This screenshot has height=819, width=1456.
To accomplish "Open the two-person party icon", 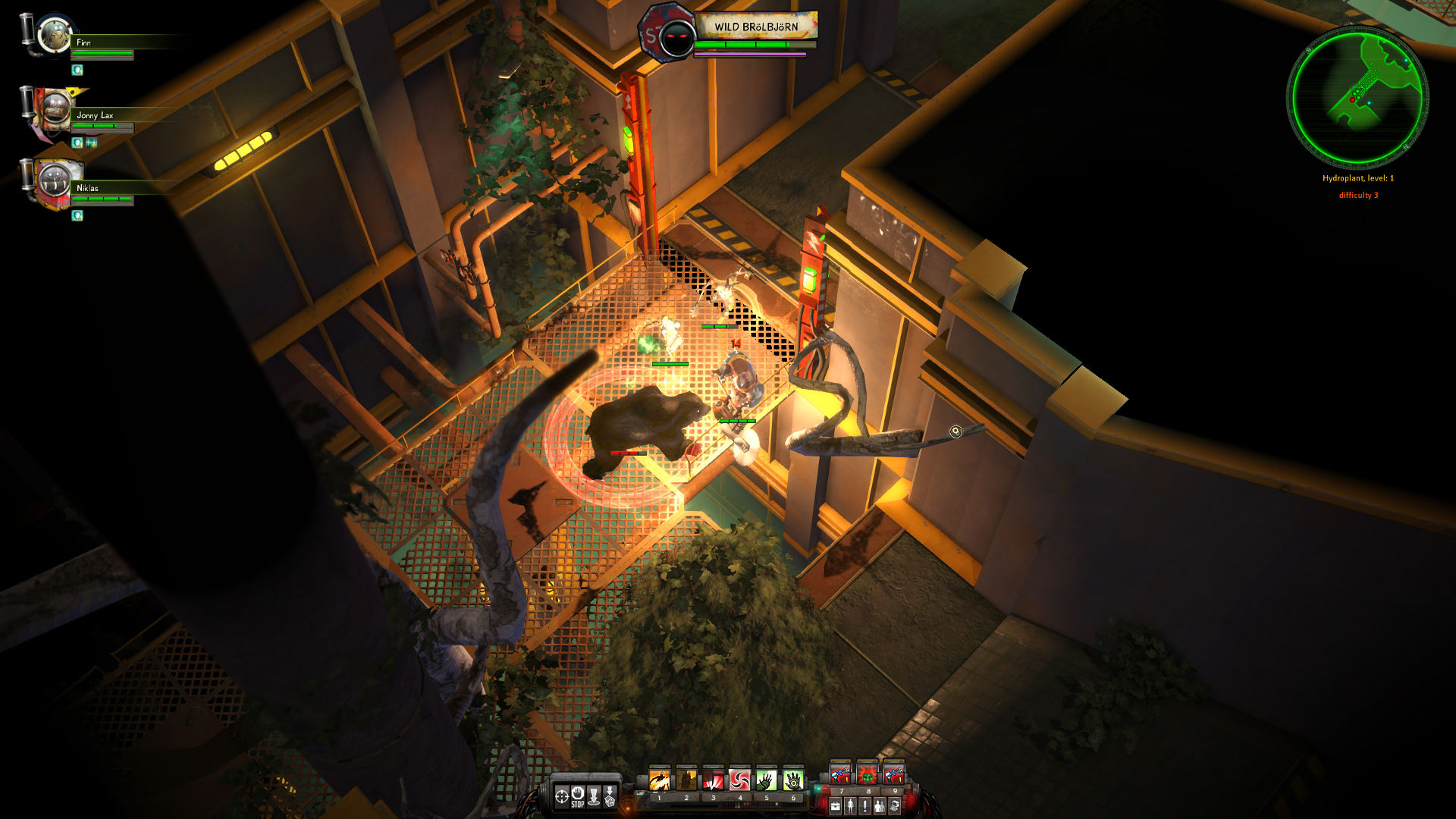I will pyautogui.click(x=880, y=806).
